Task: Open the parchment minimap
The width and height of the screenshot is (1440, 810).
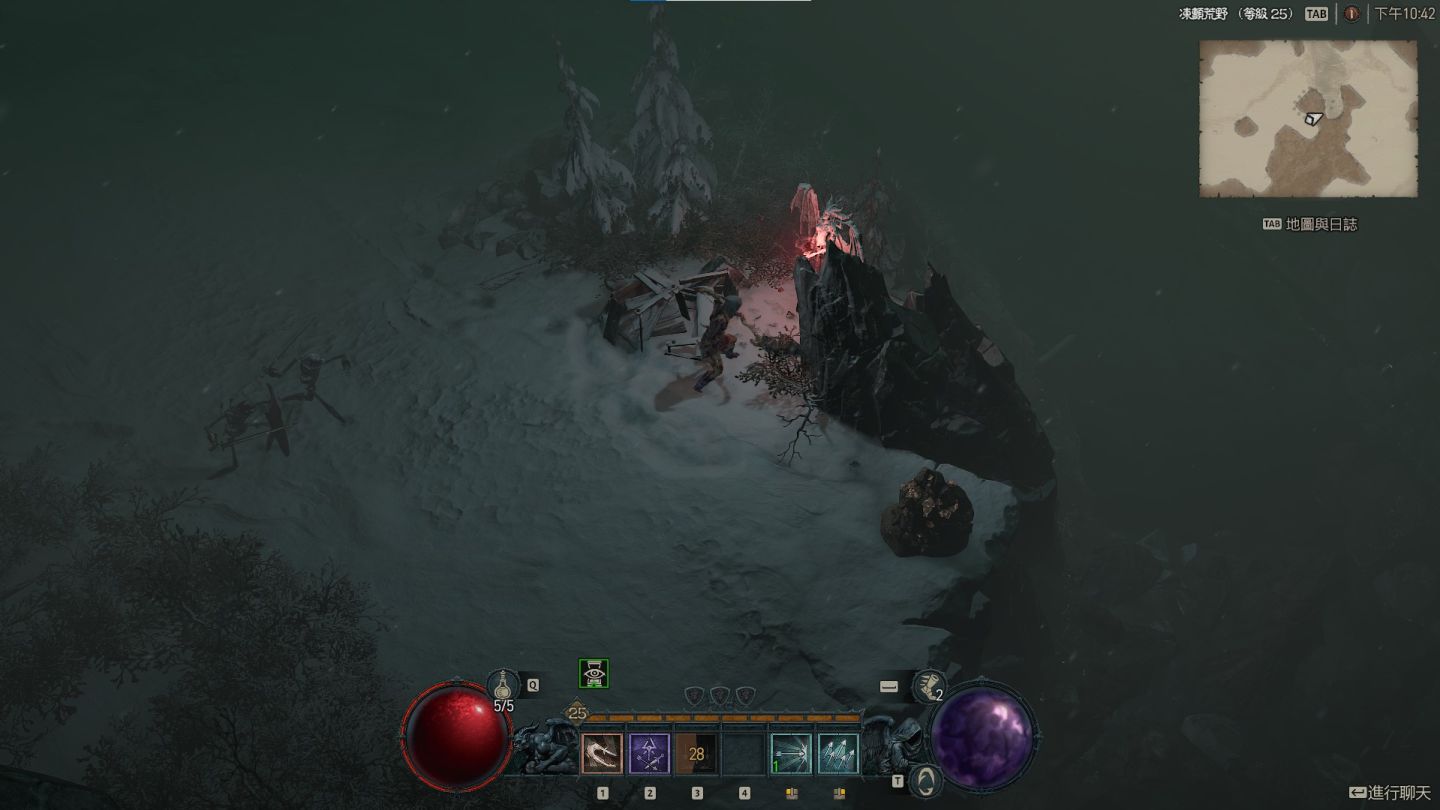Action: [1308, 118]
